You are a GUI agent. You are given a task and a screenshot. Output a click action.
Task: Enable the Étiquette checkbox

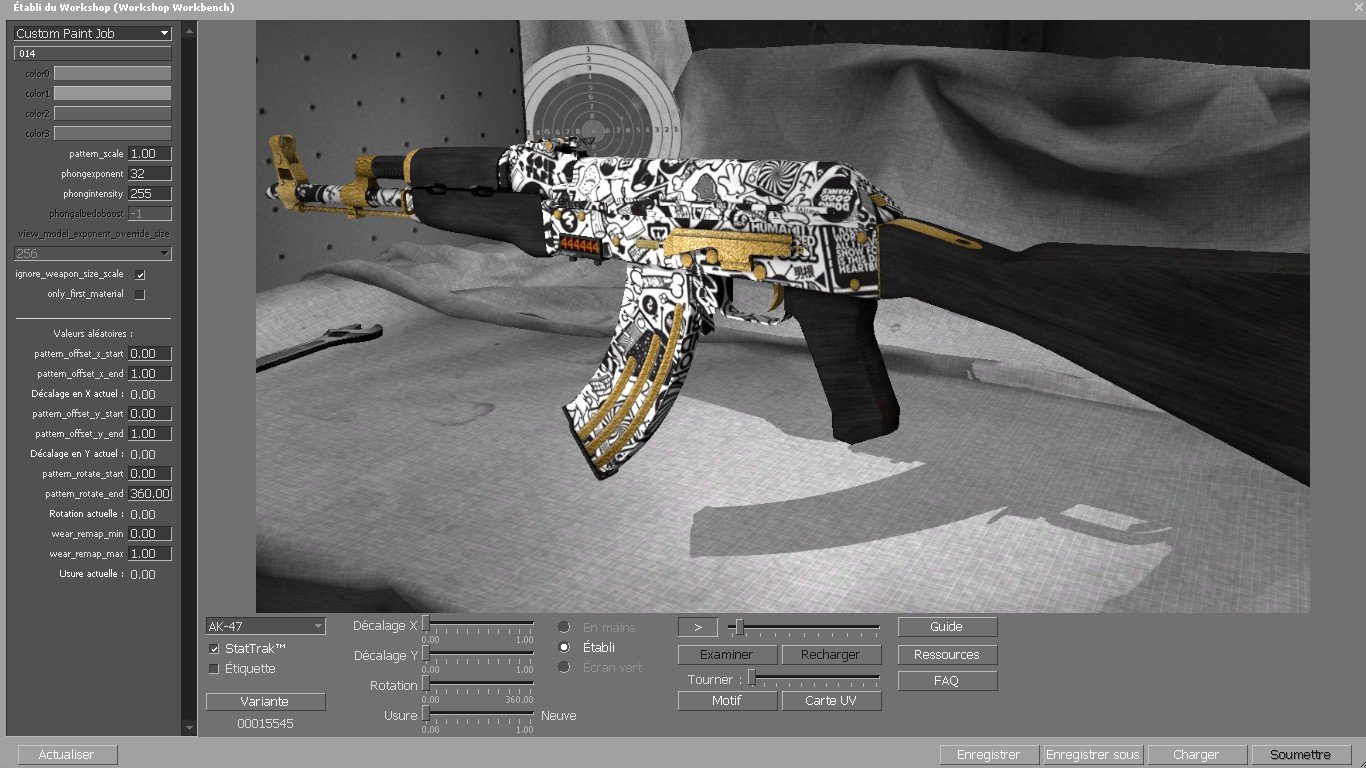click(214, 669)
